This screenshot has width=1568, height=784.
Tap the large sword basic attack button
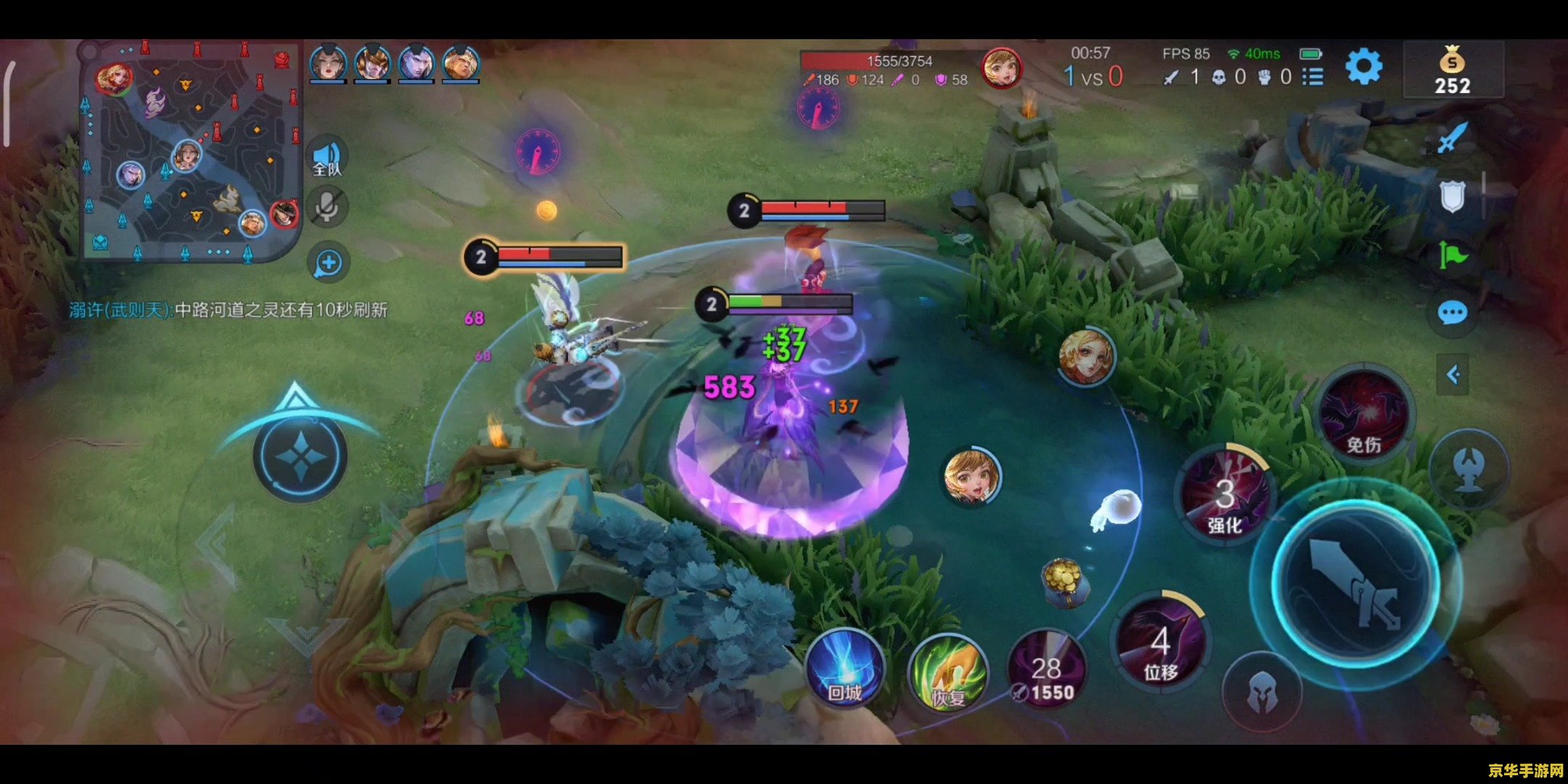coord(1355,581)
